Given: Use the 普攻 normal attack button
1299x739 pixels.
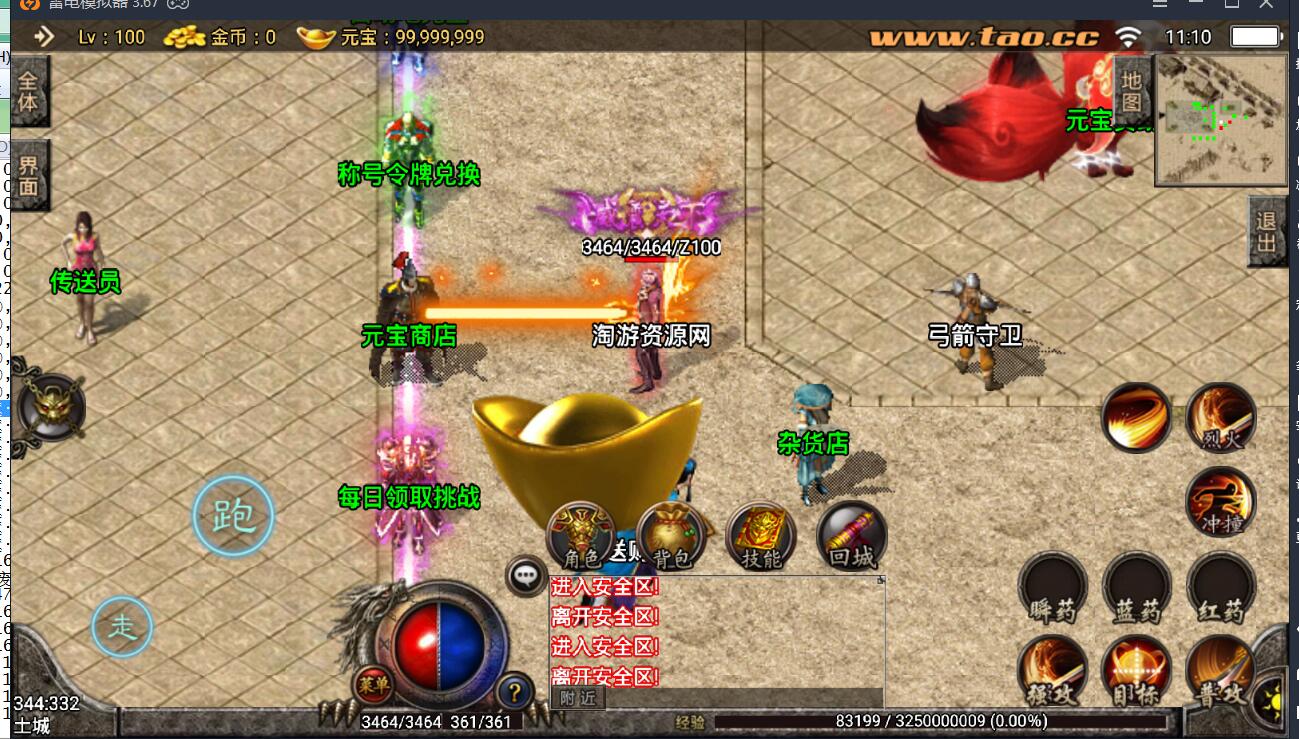Looking at the screenshot, I should point(1221,668).
